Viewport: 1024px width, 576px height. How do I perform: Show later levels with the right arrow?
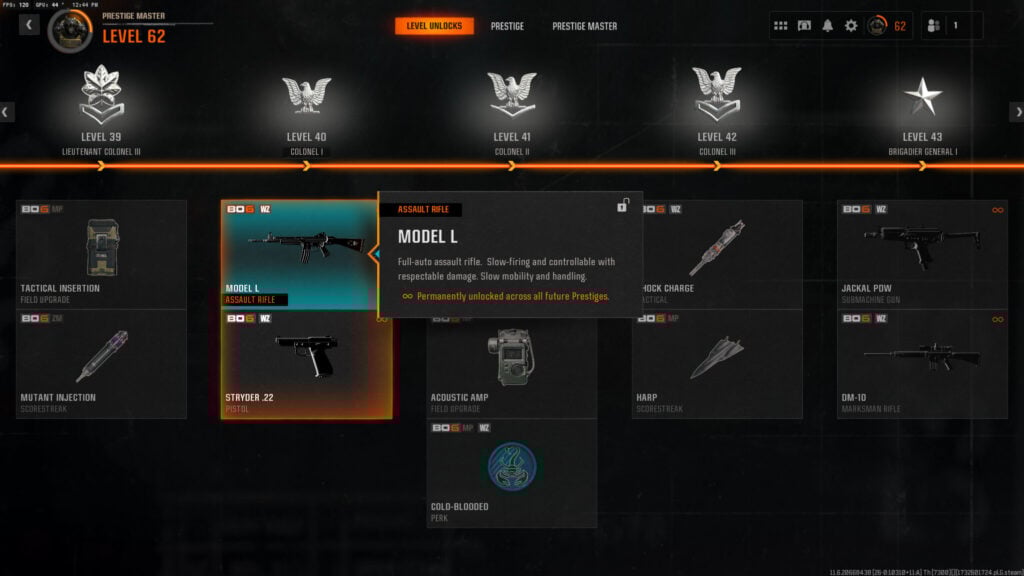click(x=1016, y=112)
